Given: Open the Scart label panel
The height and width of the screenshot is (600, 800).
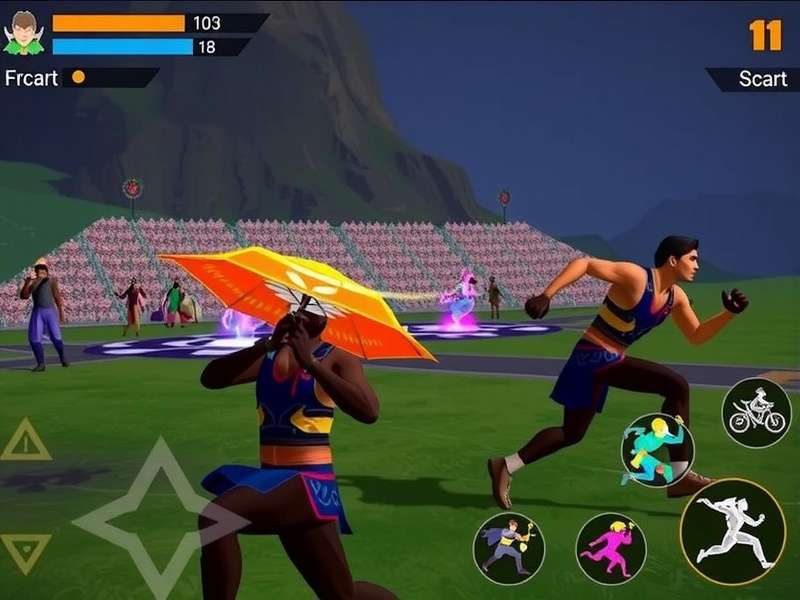Looking at the screenshot, I should (756, 79).
